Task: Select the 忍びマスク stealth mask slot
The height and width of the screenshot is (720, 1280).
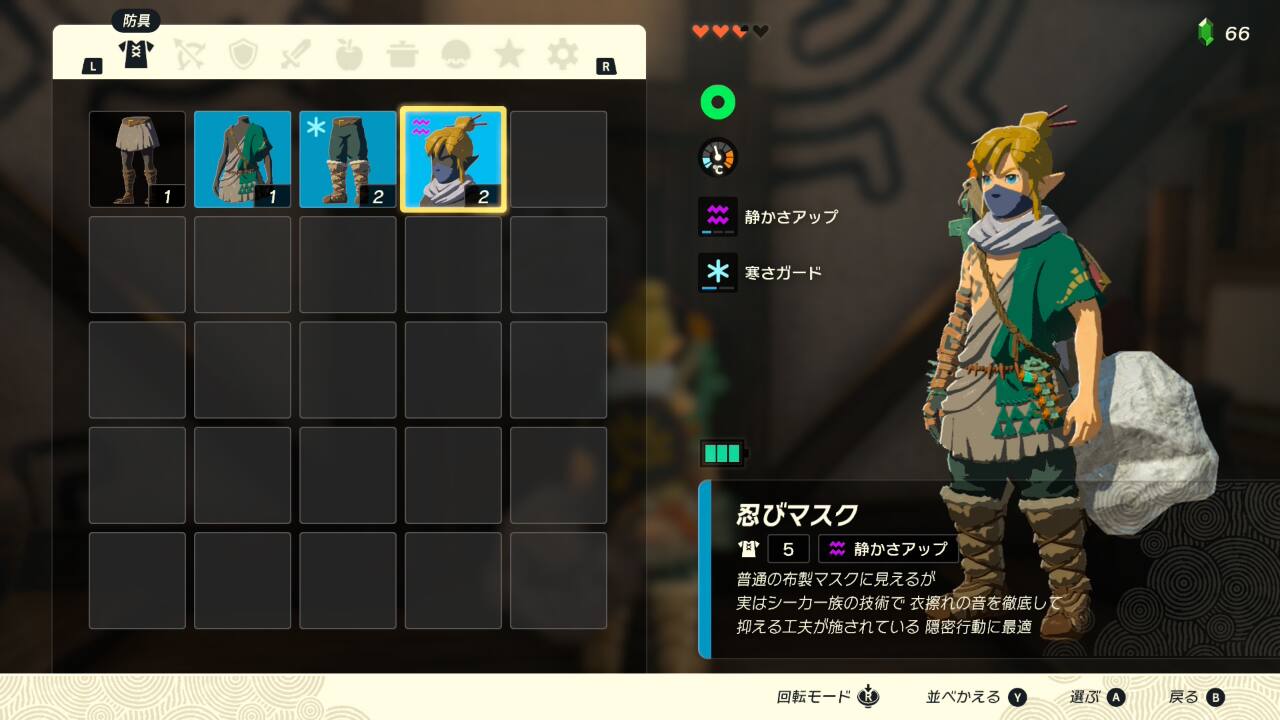Action: coord(453,159)
